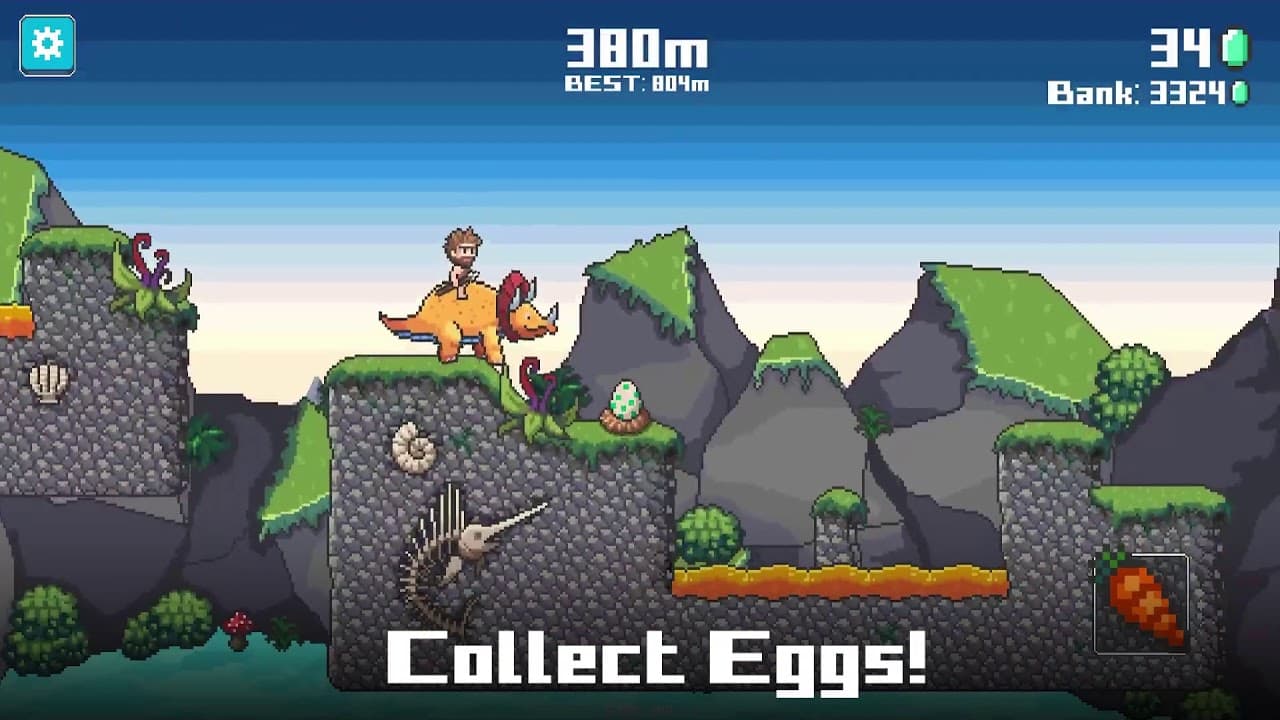Tap the ammonite fossil on the rock wall
Image resolution: width=1280 pixels, height=720 pixels.
(x=413, y=446)
